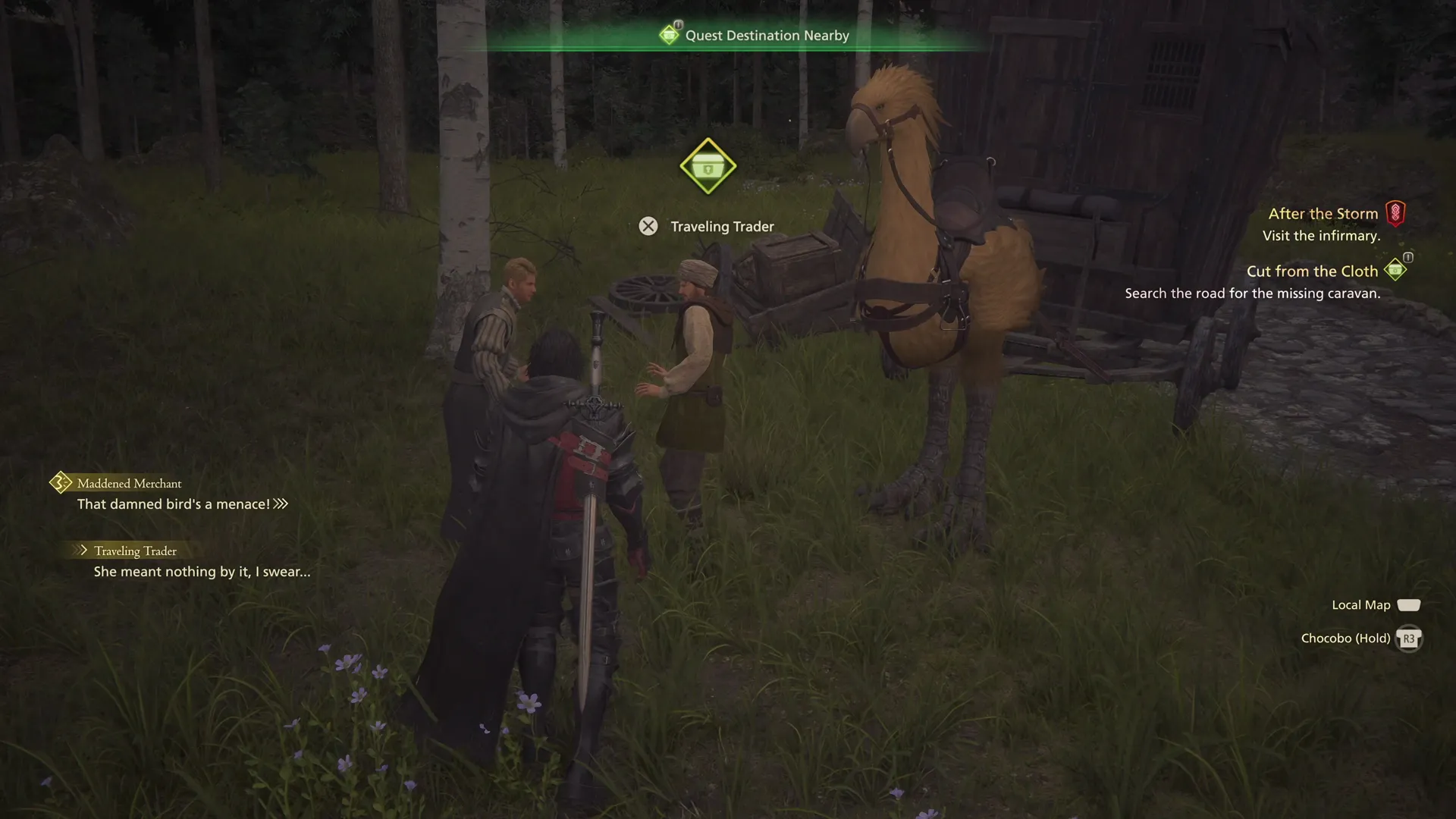
Task: Select the Maddened Merchant dialogue entry
Action: pyautogui.click(x=128, y=483)
